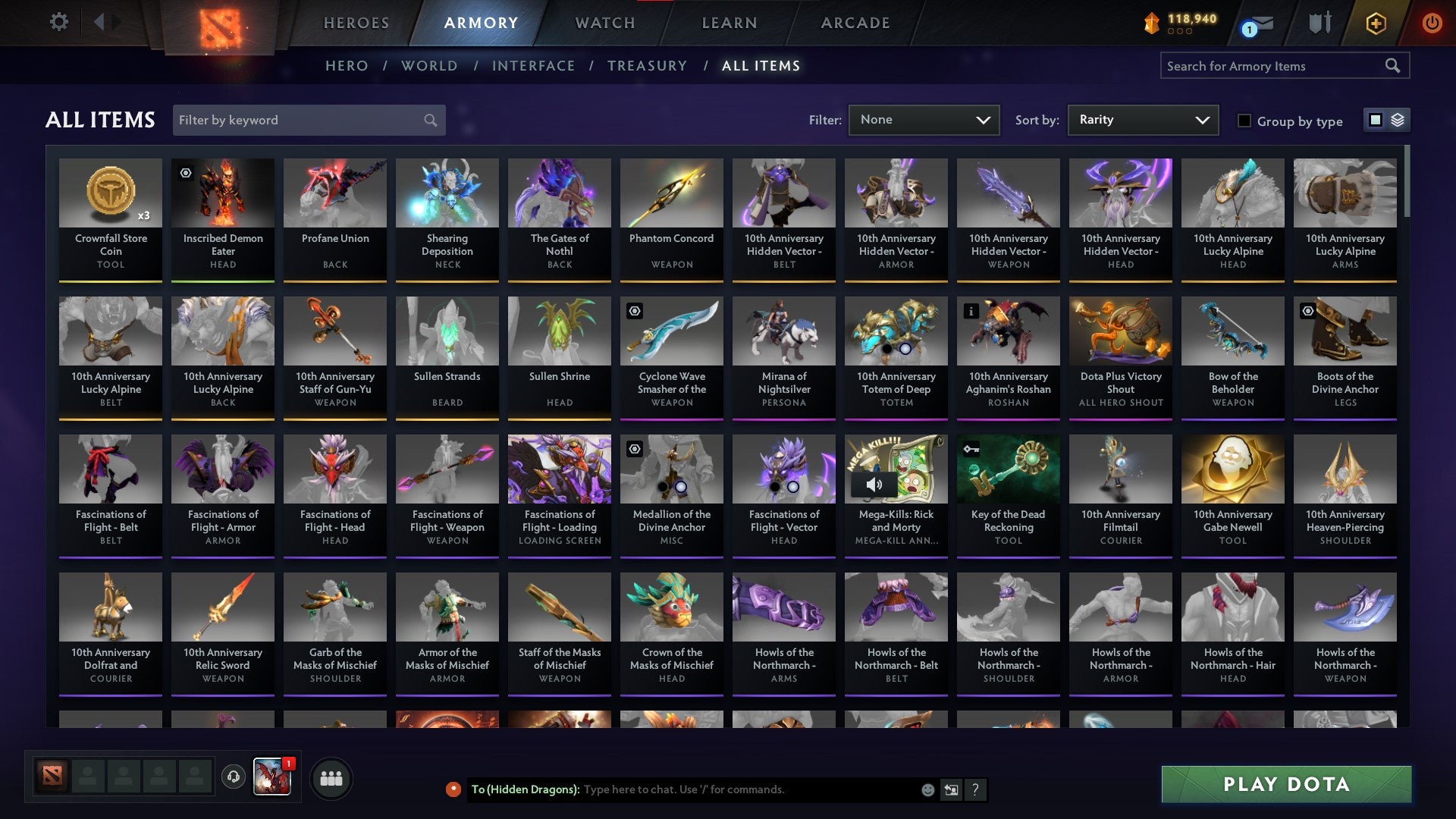Viewport: 1456px width, 819px height.
Task: Click the back navigation arrow beside the gear
Action: (x=99, y=22)
